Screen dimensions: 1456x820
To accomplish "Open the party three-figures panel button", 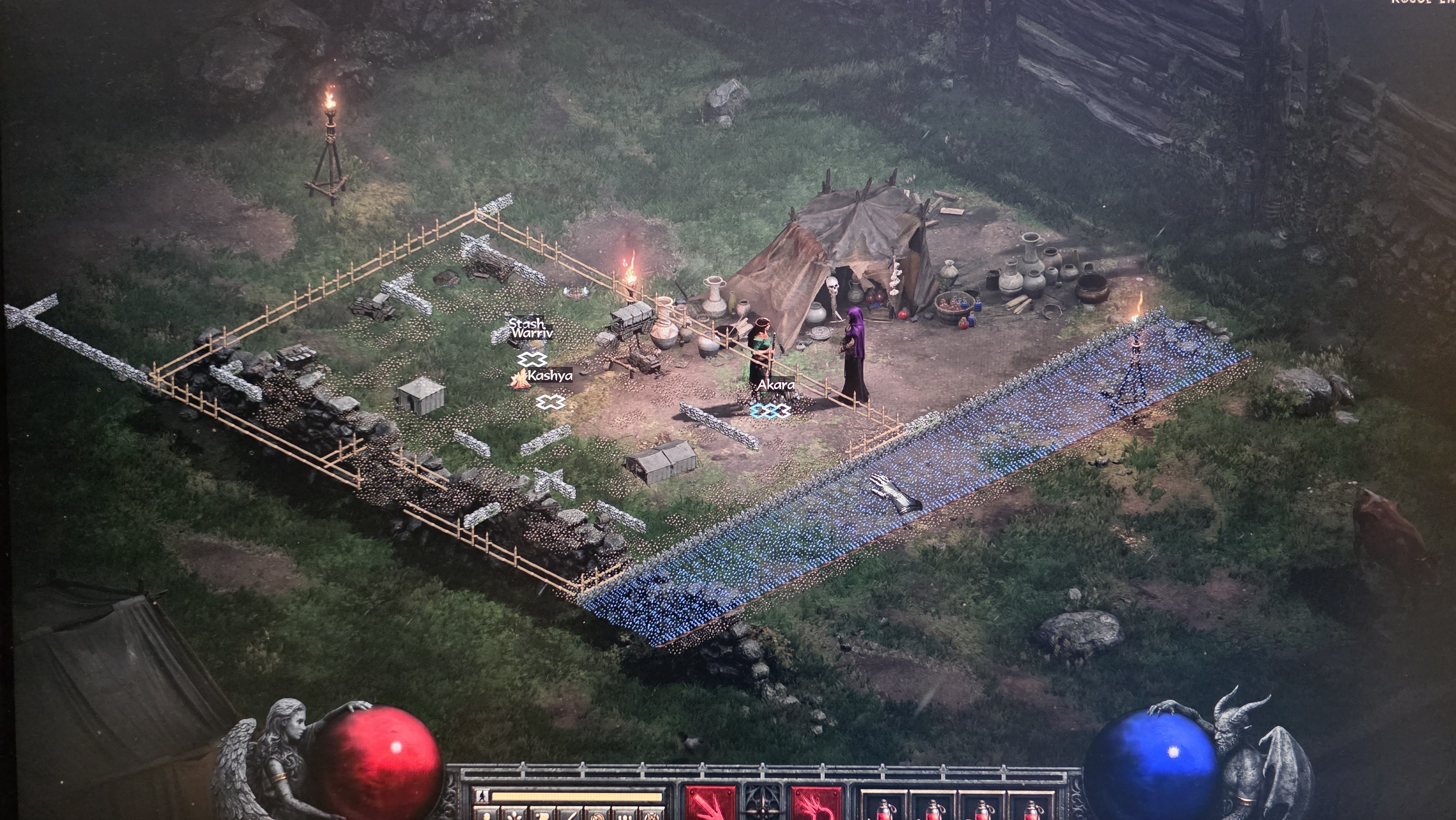I will (x=625, y=816).
